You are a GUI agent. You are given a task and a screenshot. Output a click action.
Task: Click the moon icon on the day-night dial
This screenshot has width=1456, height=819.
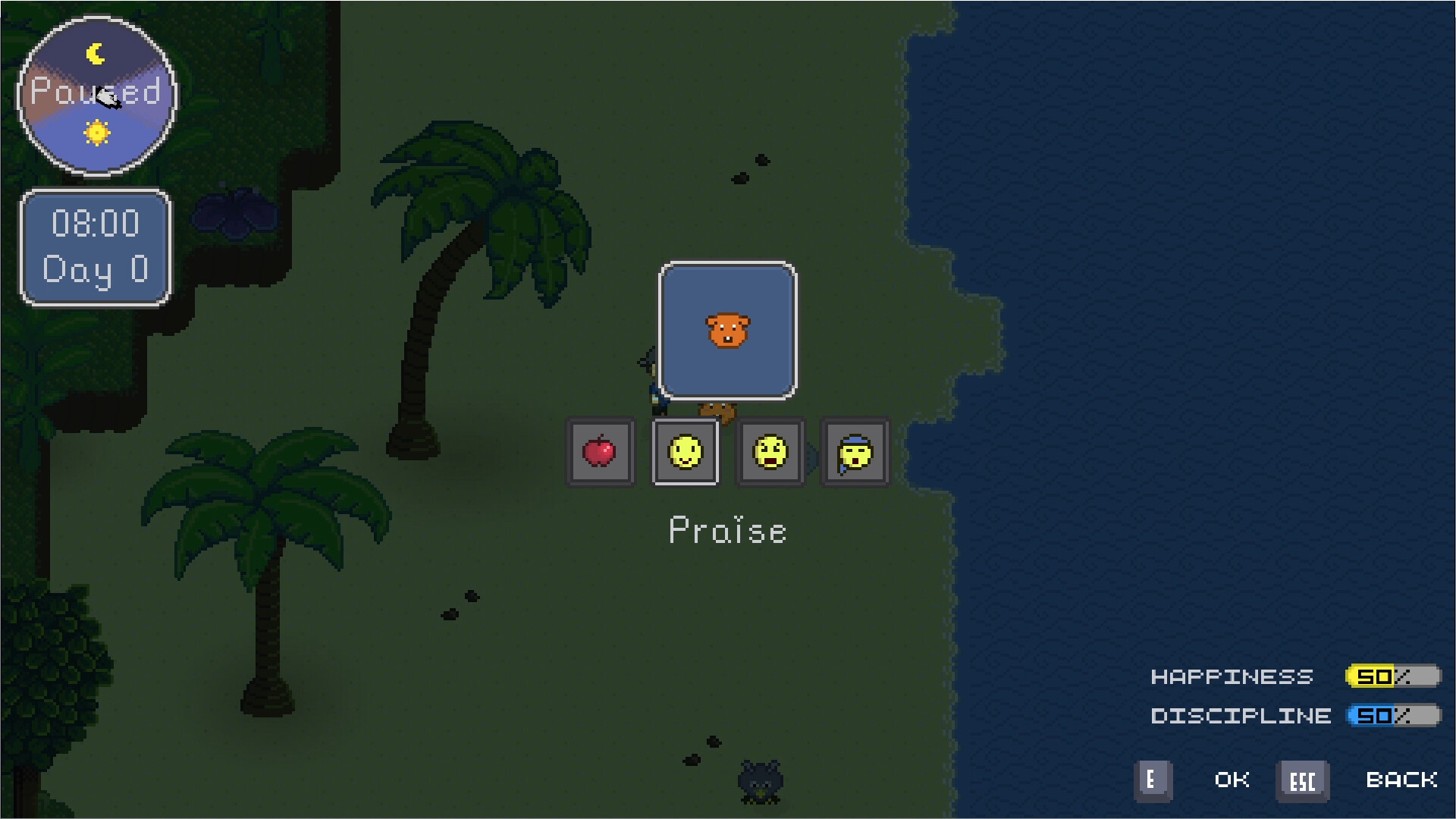(96, 52)
